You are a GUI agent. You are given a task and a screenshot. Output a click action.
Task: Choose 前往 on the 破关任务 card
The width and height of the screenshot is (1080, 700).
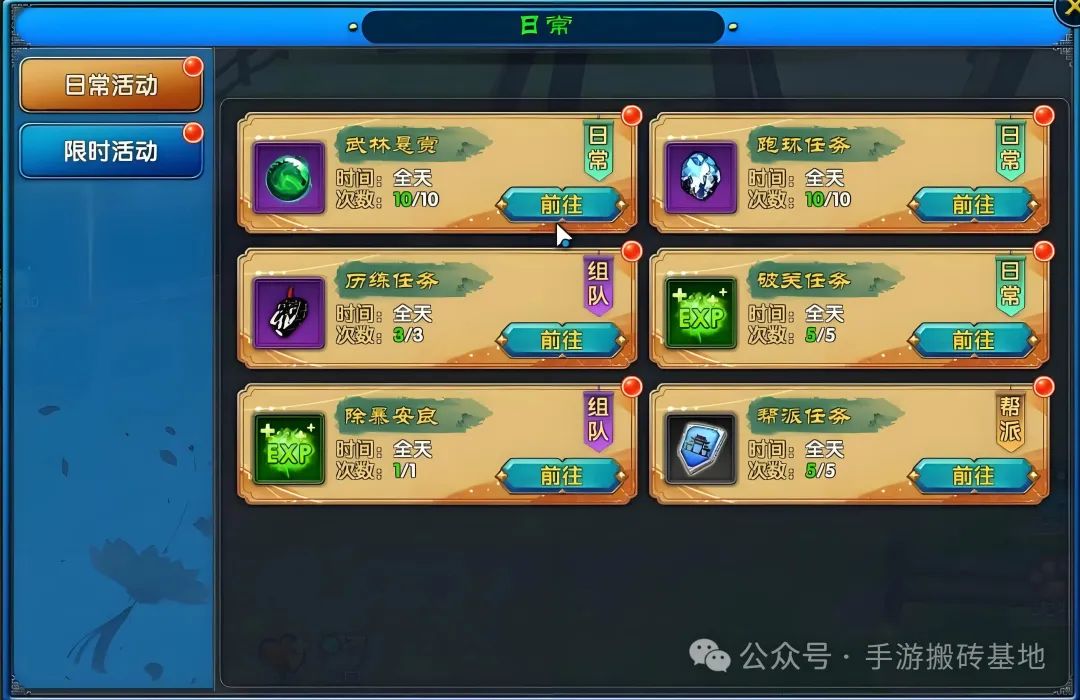973,340
